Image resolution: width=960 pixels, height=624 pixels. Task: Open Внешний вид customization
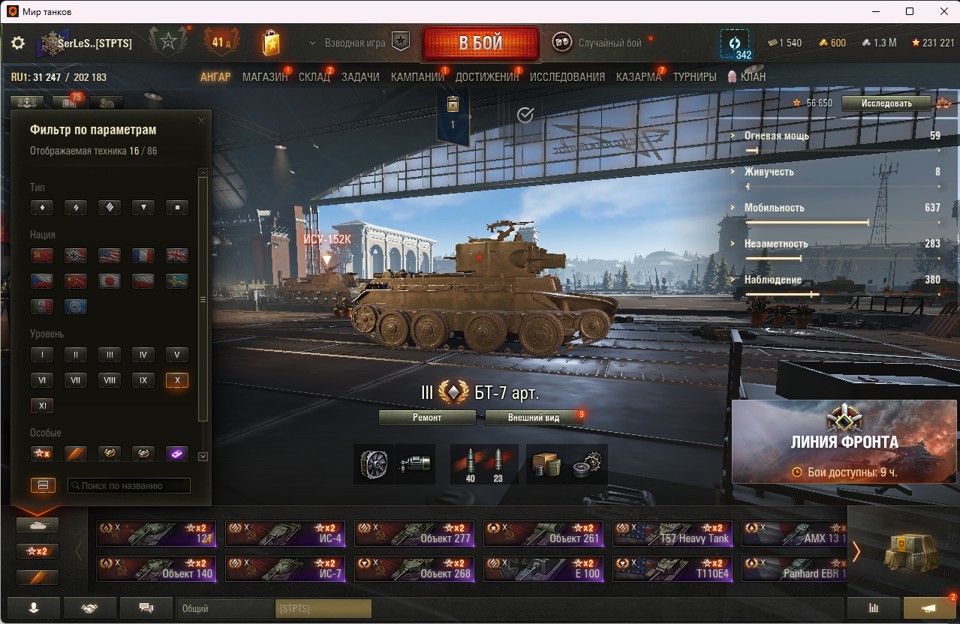tap(533, 417)
